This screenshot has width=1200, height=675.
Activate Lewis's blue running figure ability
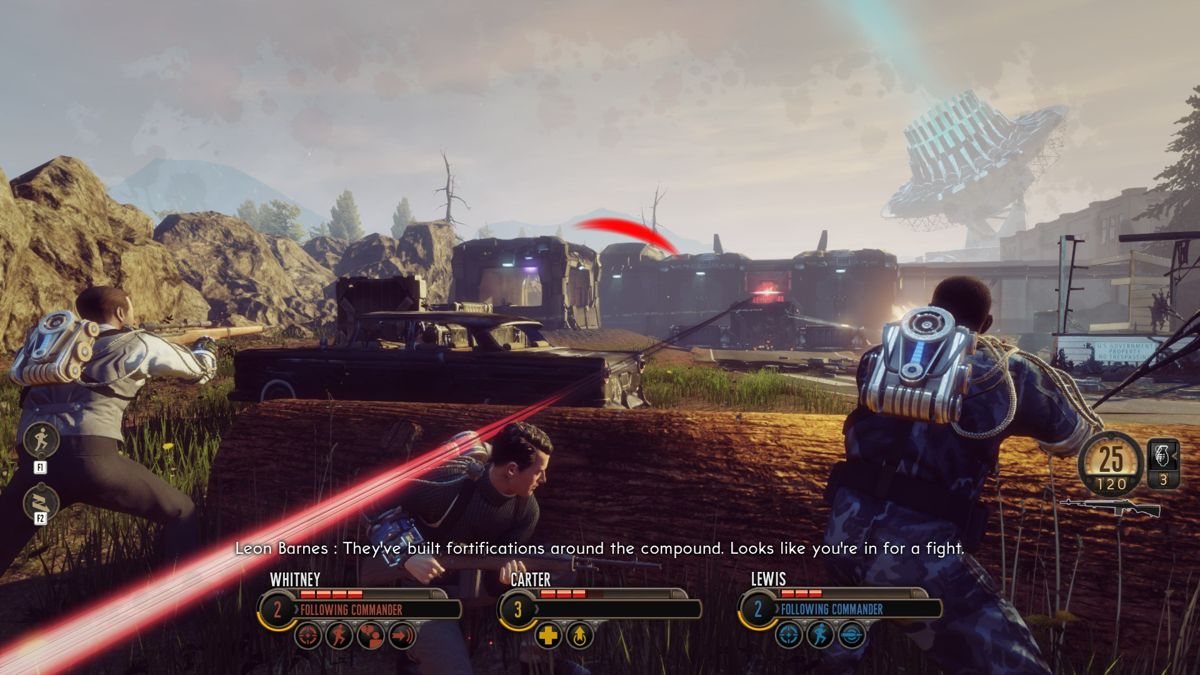click(x=820, y=635)
